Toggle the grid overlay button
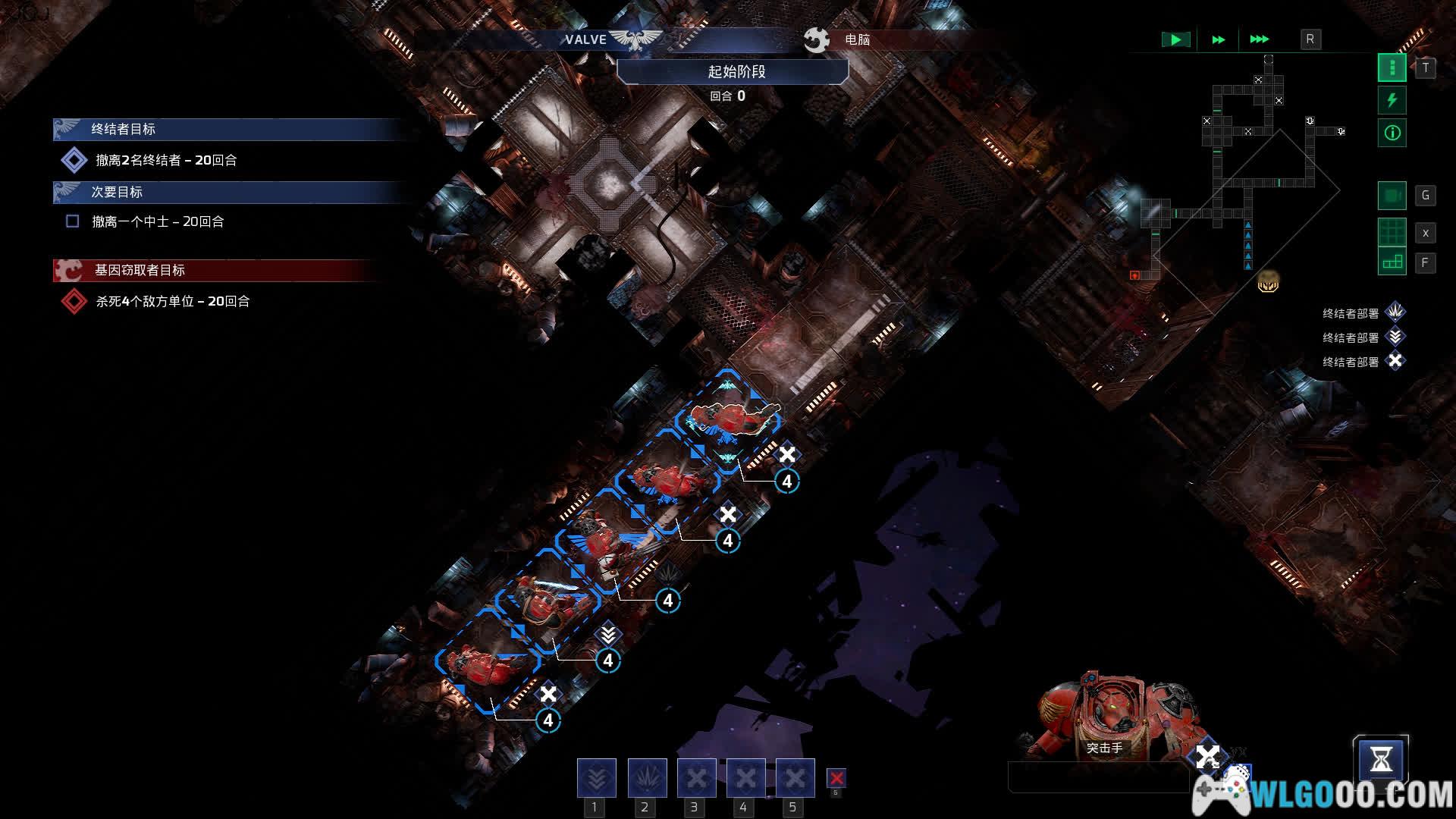Viewport: 1456px width, 819px height. click(1392, 232)
